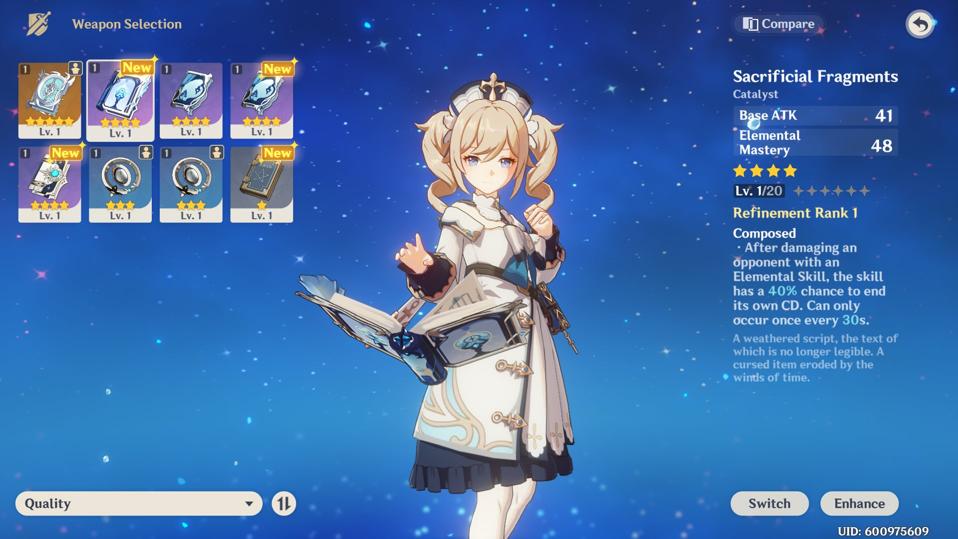Open the Compare weapons panel
This screenshot has width=958, height=539.
click(779, 24)
